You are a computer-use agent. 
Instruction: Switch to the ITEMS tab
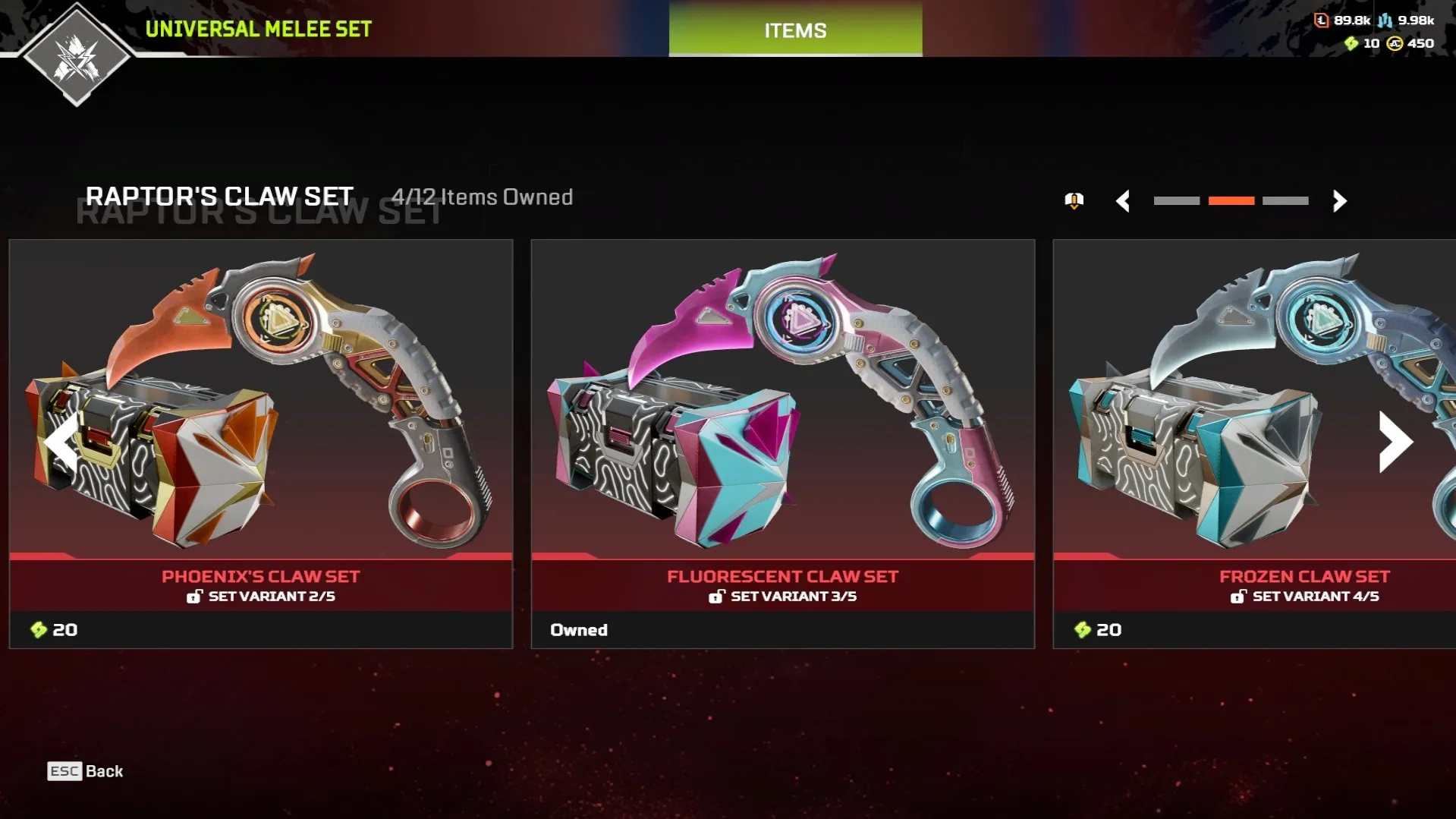click(794, 30)
